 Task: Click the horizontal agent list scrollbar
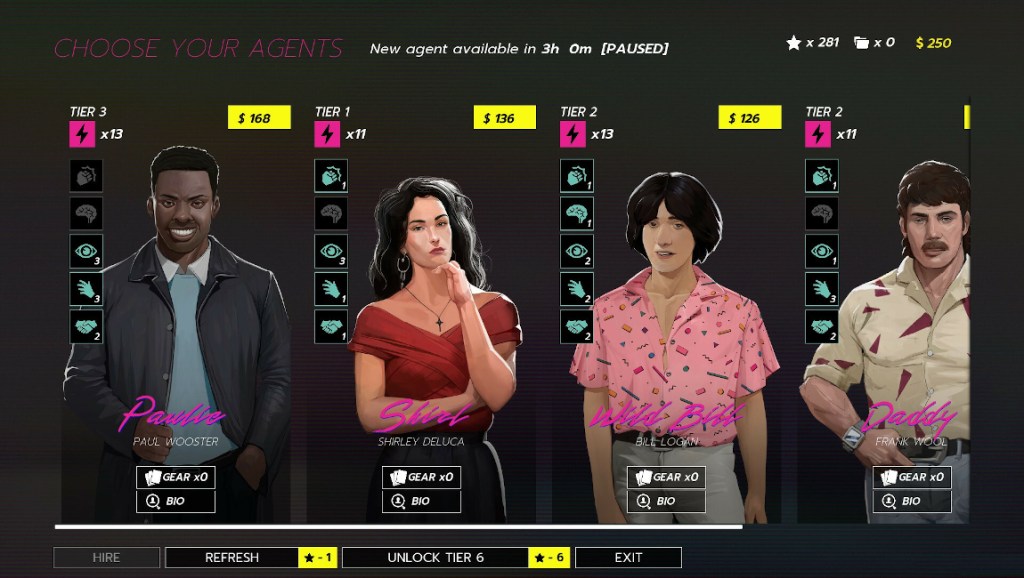(398, 526)
